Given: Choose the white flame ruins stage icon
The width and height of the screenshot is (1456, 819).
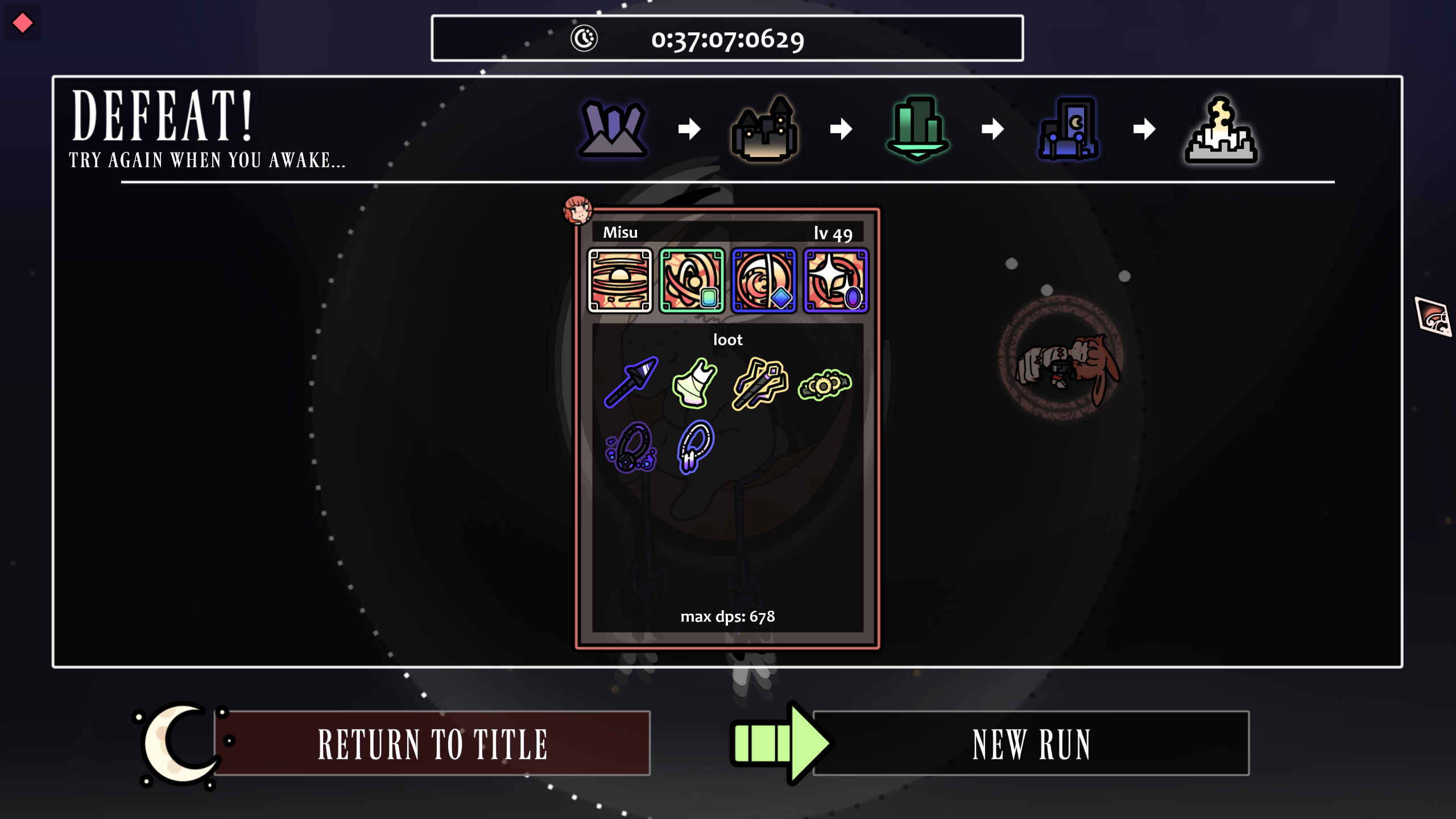Looking at the screenshot, I should click(x=1221, y=130).
